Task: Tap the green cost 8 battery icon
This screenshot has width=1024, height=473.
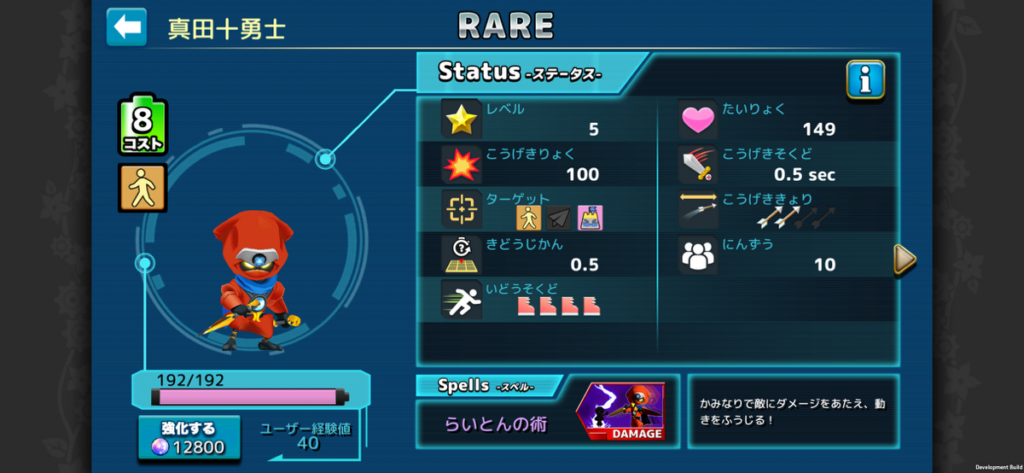Action: click(143, 126)
